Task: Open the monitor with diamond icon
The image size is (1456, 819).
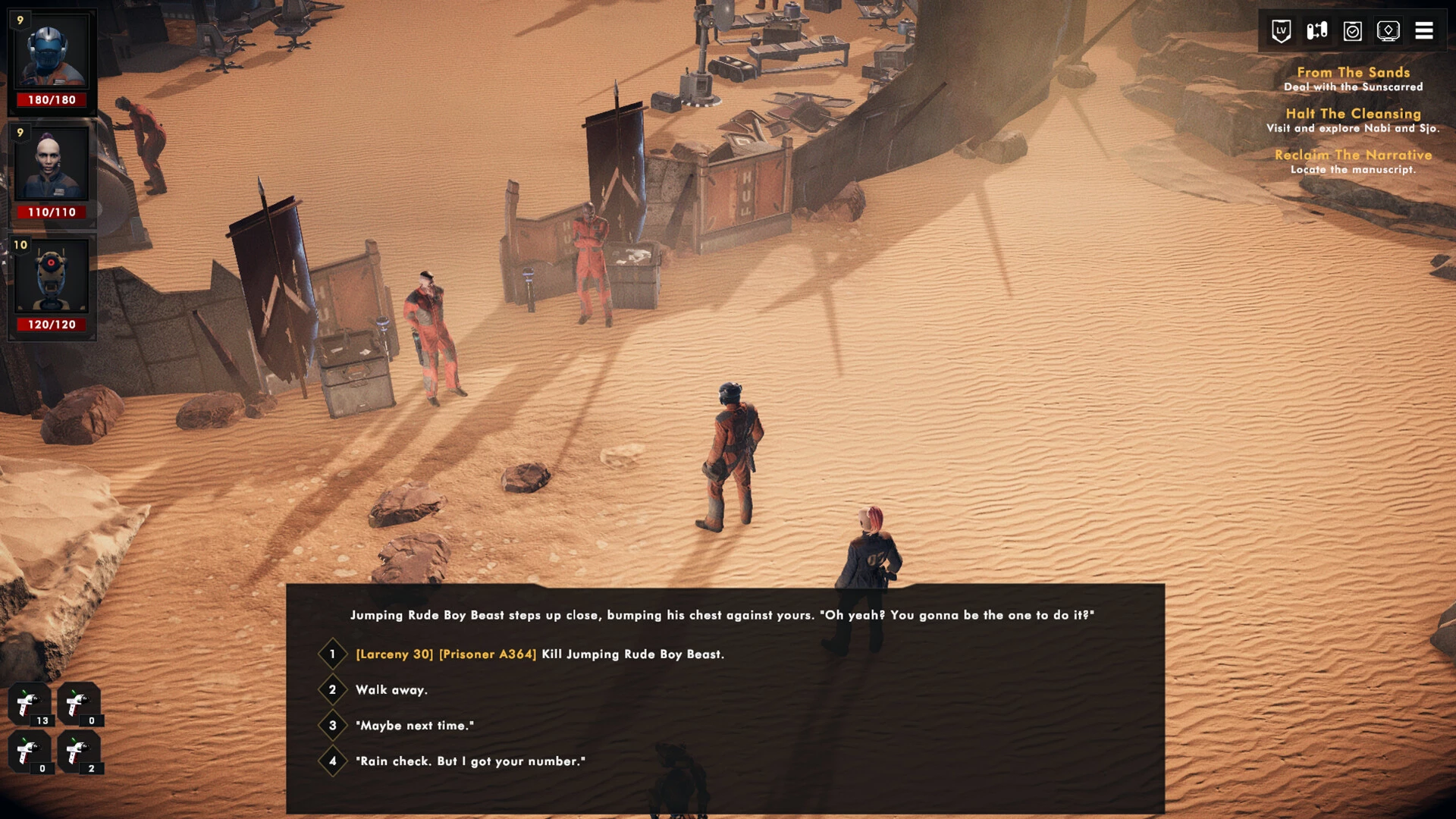Action: coord(1388,31)
